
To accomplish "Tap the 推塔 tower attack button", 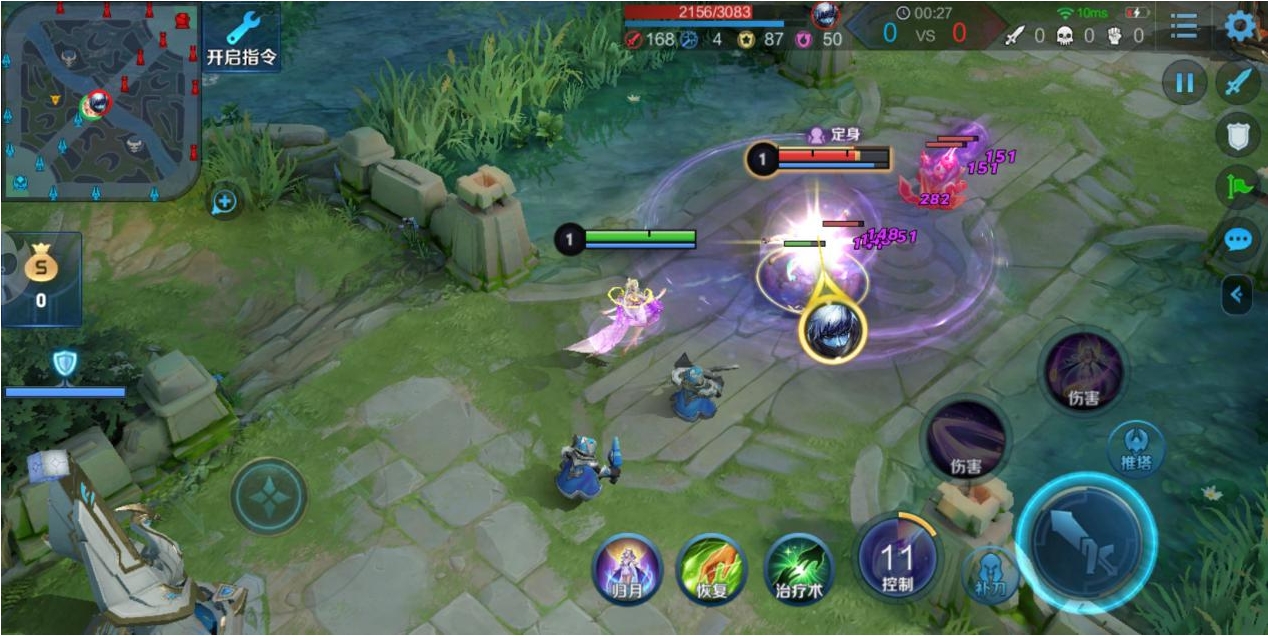I will tap(1136, 446).
